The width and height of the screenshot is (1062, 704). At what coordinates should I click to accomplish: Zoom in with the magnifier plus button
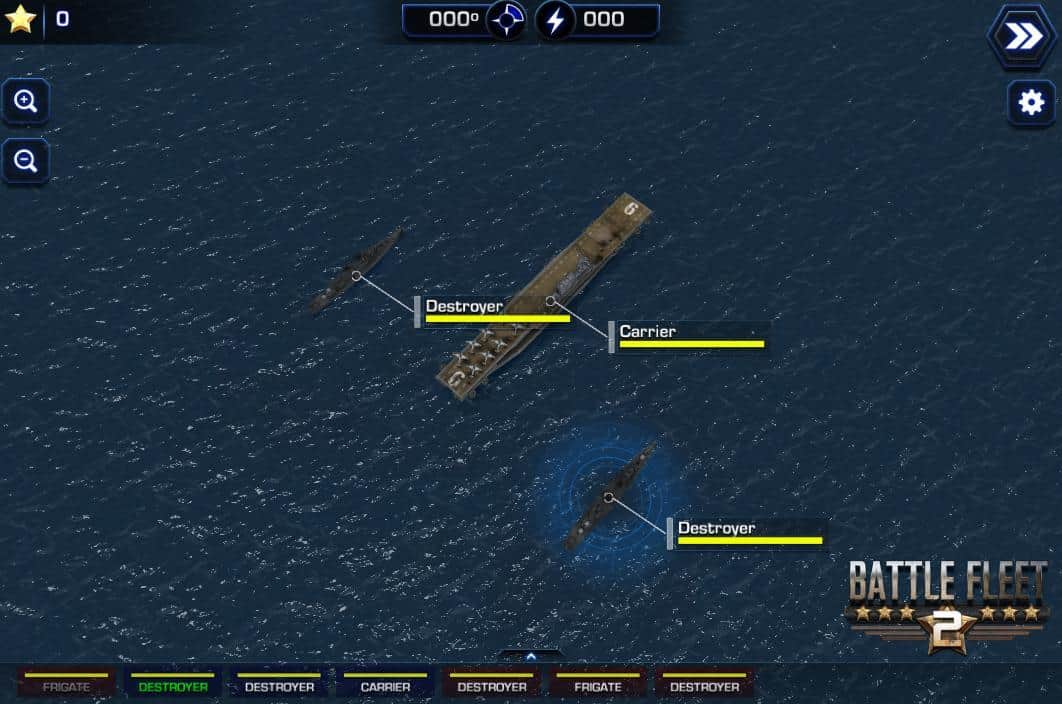point(26,101)
